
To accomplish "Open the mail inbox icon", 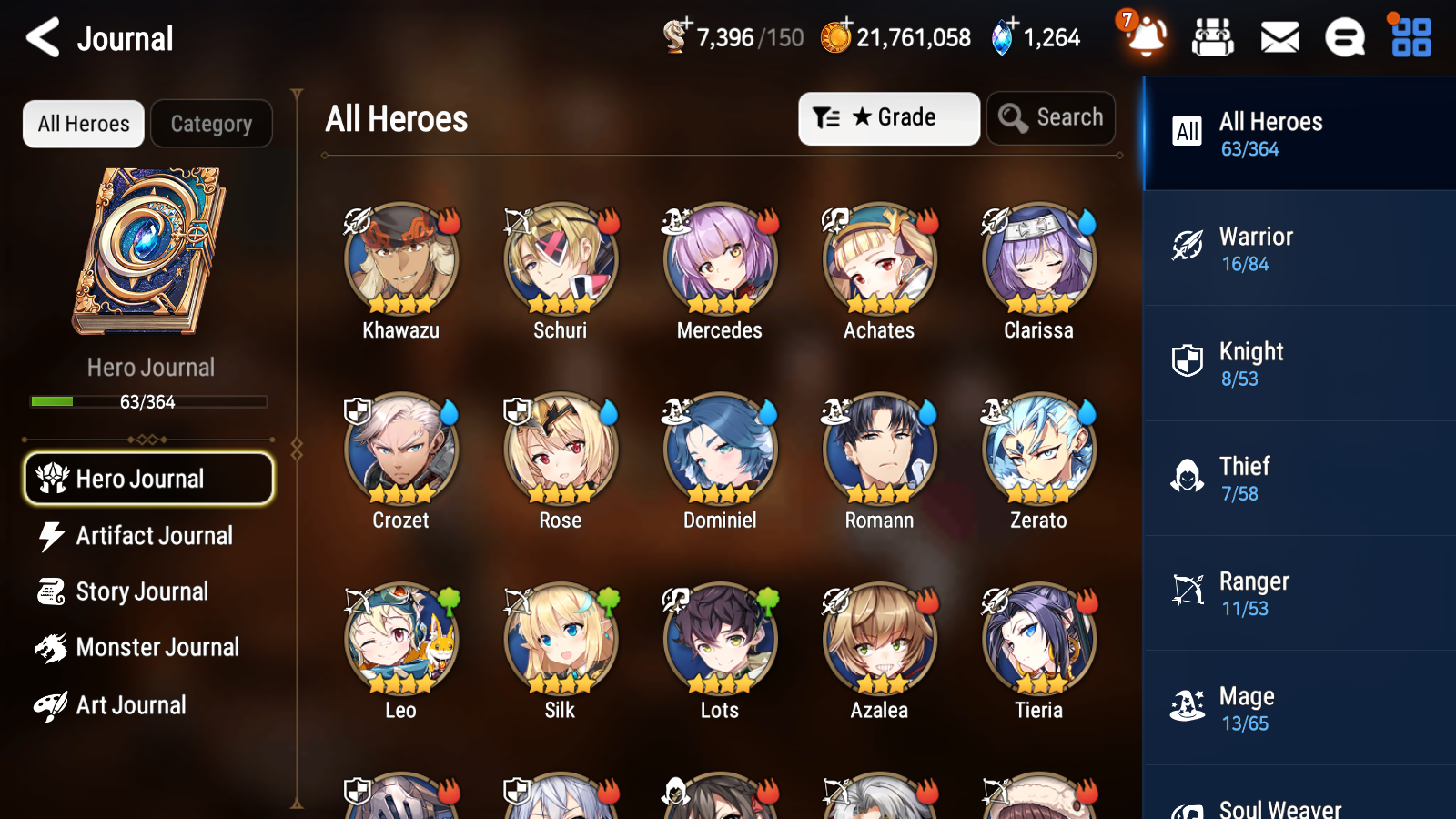I will tap(1279, 38).
